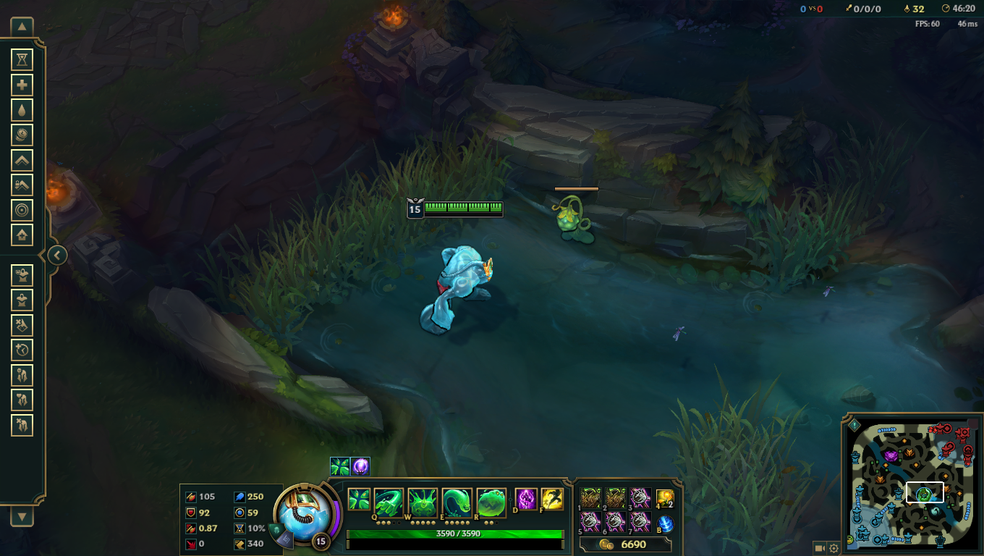Image resolution: width=984 pixels, height=556 pixels.
Task: Click the minimap ping alert icon
Action: point(855,426)
